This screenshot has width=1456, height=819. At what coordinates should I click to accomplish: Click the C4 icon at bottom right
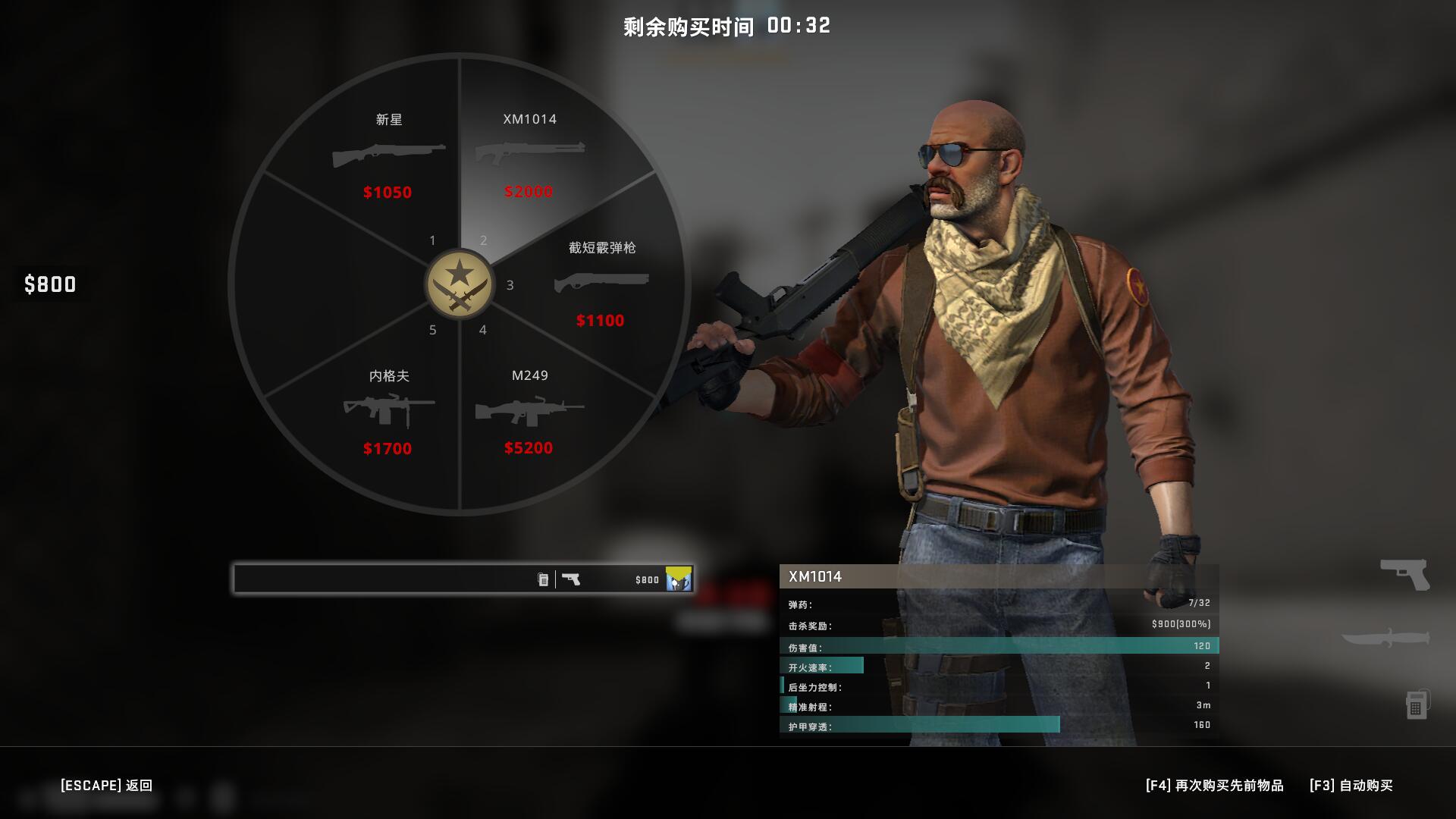(x=1415, y=705)
